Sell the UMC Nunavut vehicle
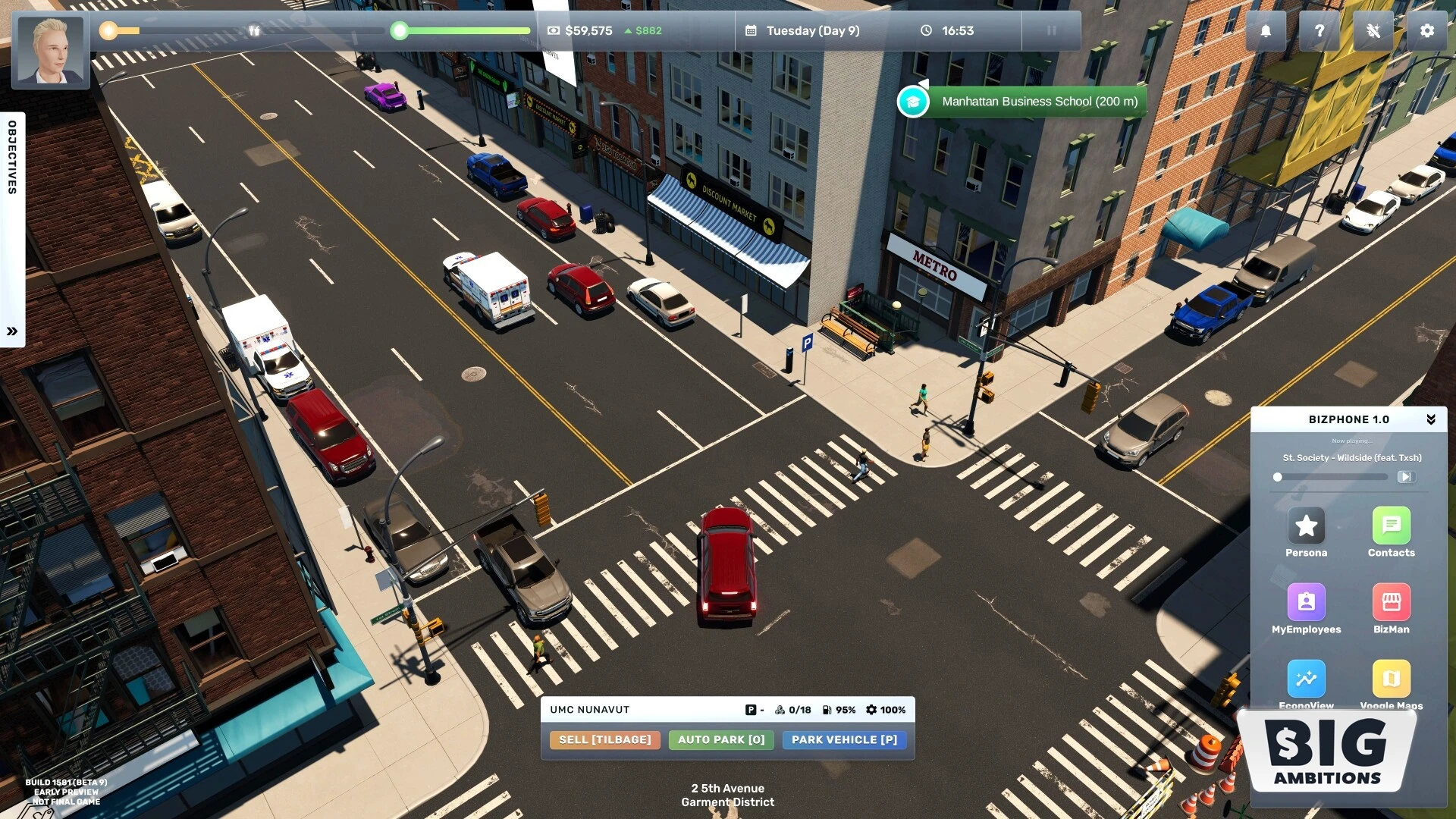The height and width of the screenshot is (819, 1456). point(604,739)
